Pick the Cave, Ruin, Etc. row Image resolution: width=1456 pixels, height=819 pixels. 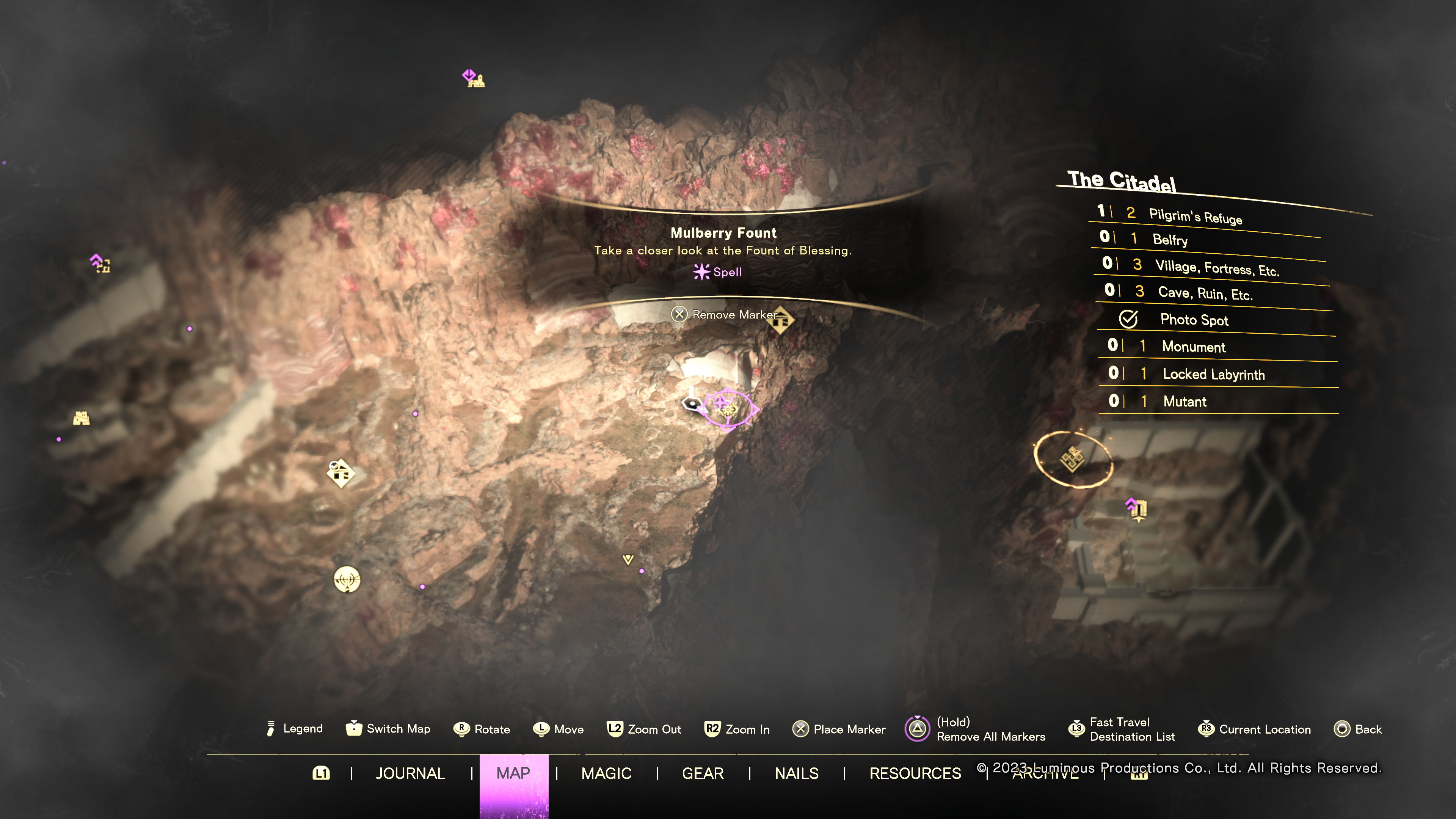coord(1205,293)
